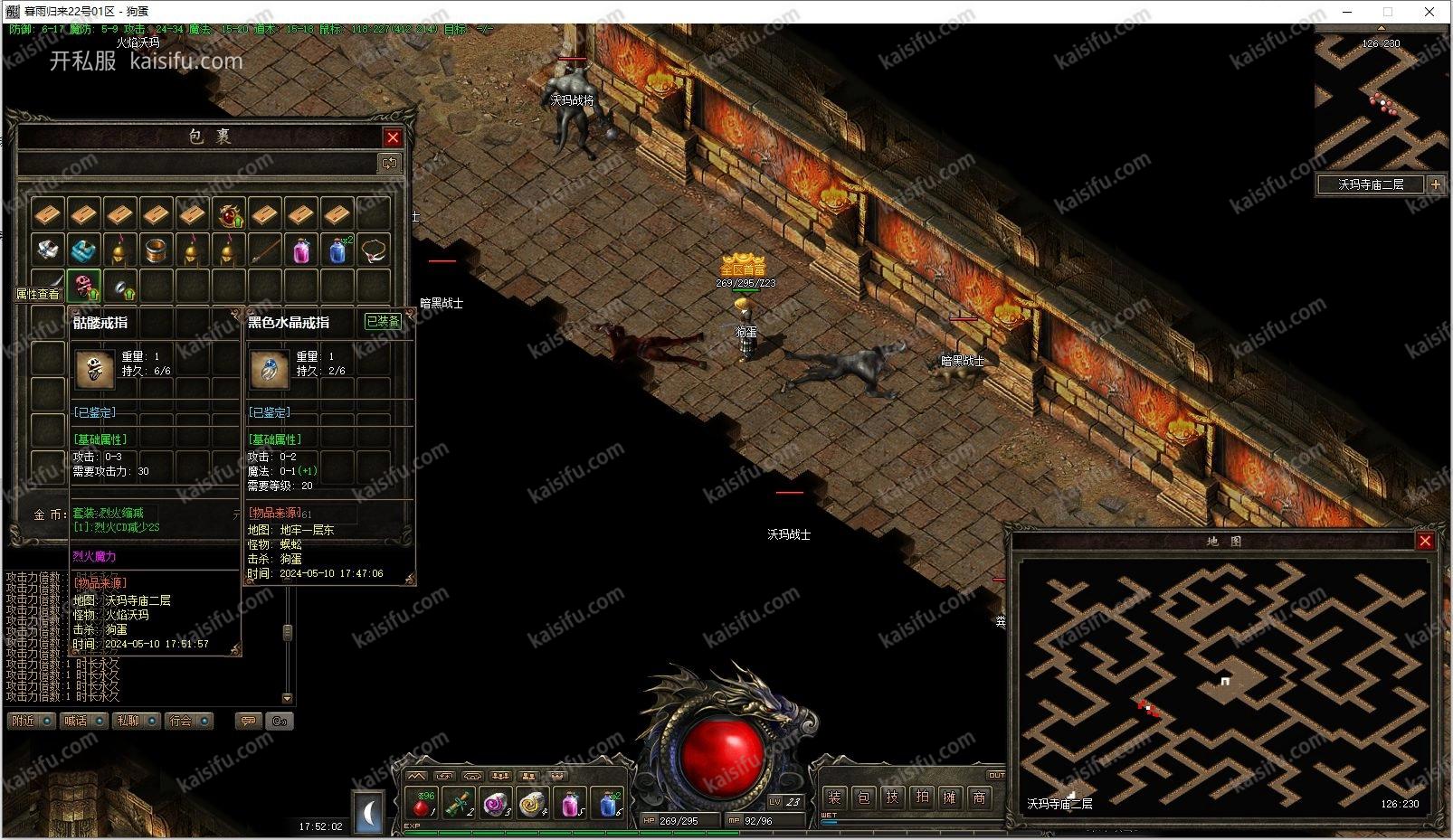Select the necklace item in the bag

point(374,250)
